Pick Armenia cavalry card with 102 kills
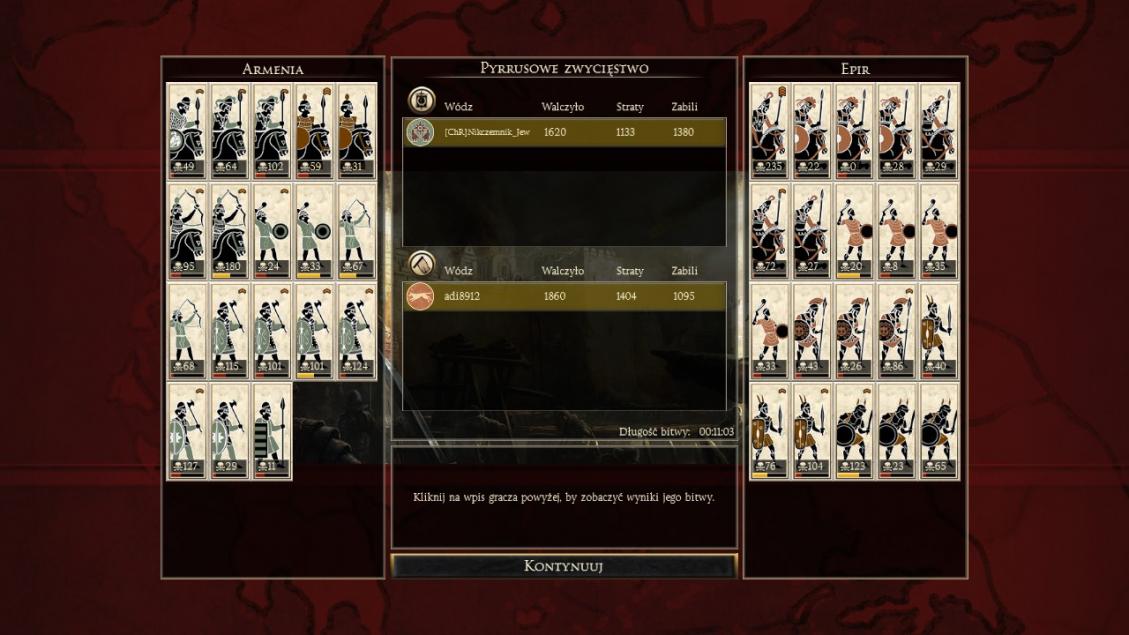This screenshot has height=635, width=1129. [271, 131]
